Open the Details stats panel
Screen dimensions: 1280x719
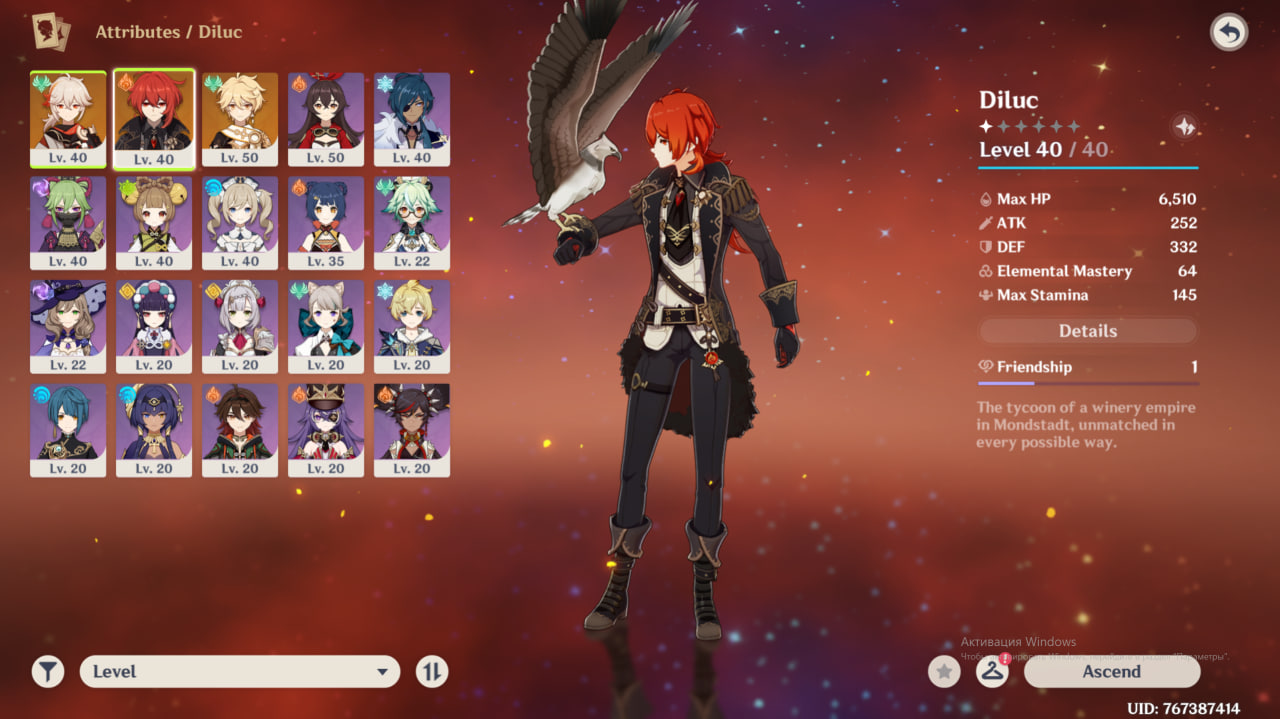pos(1087,331)
